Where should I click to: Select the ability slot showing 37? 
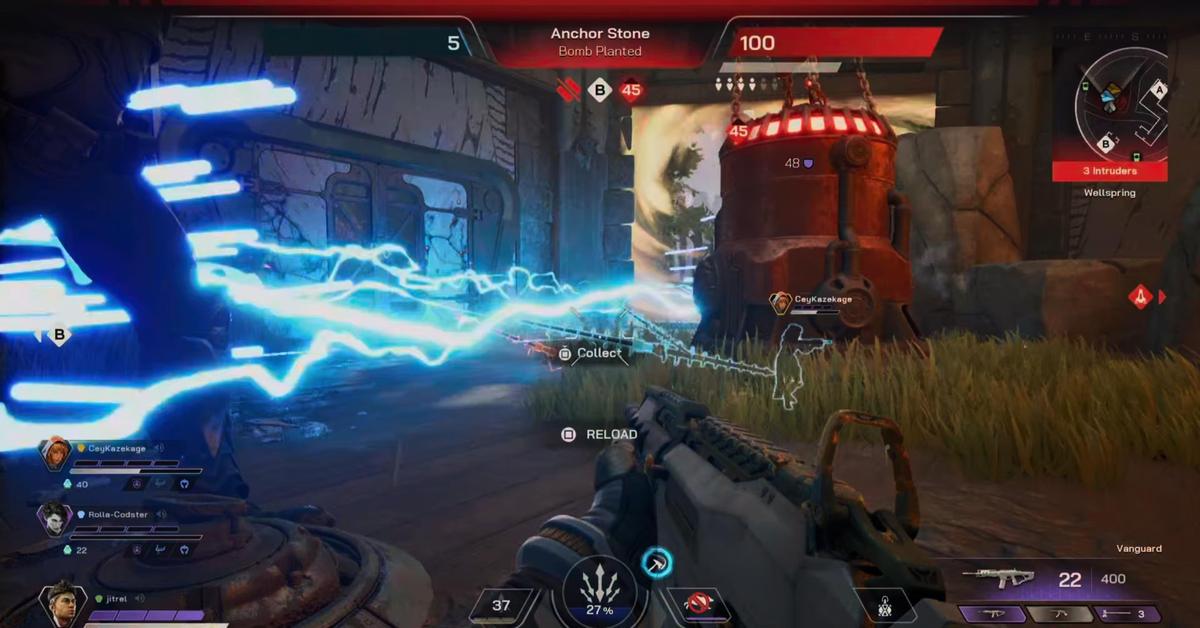tap(502, 604)
